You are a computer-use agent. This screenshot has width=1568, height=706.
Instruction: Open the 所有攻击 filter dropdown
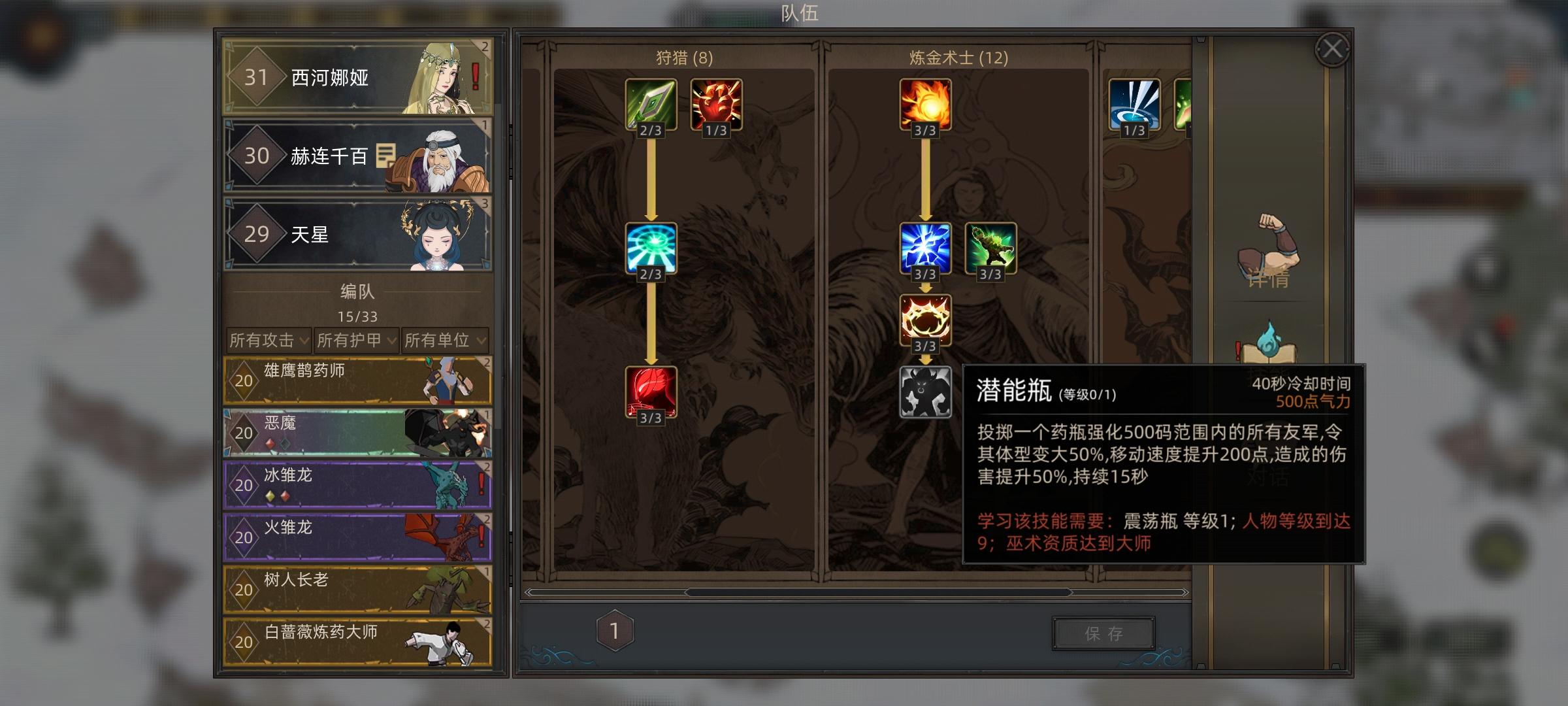click(x=269, y=341)
